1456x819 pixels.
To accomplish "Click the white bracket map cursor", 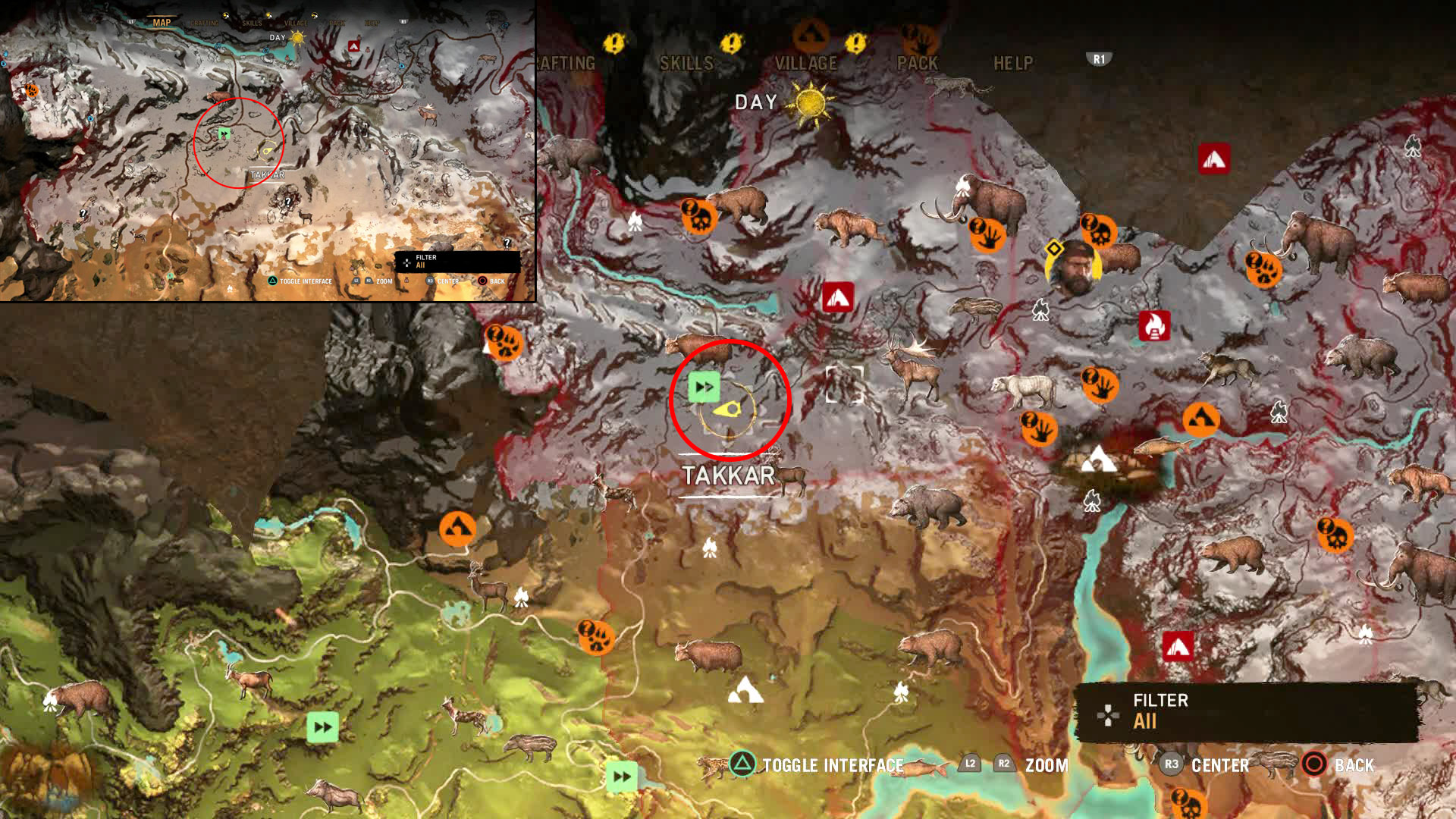I will coord(845,384).
